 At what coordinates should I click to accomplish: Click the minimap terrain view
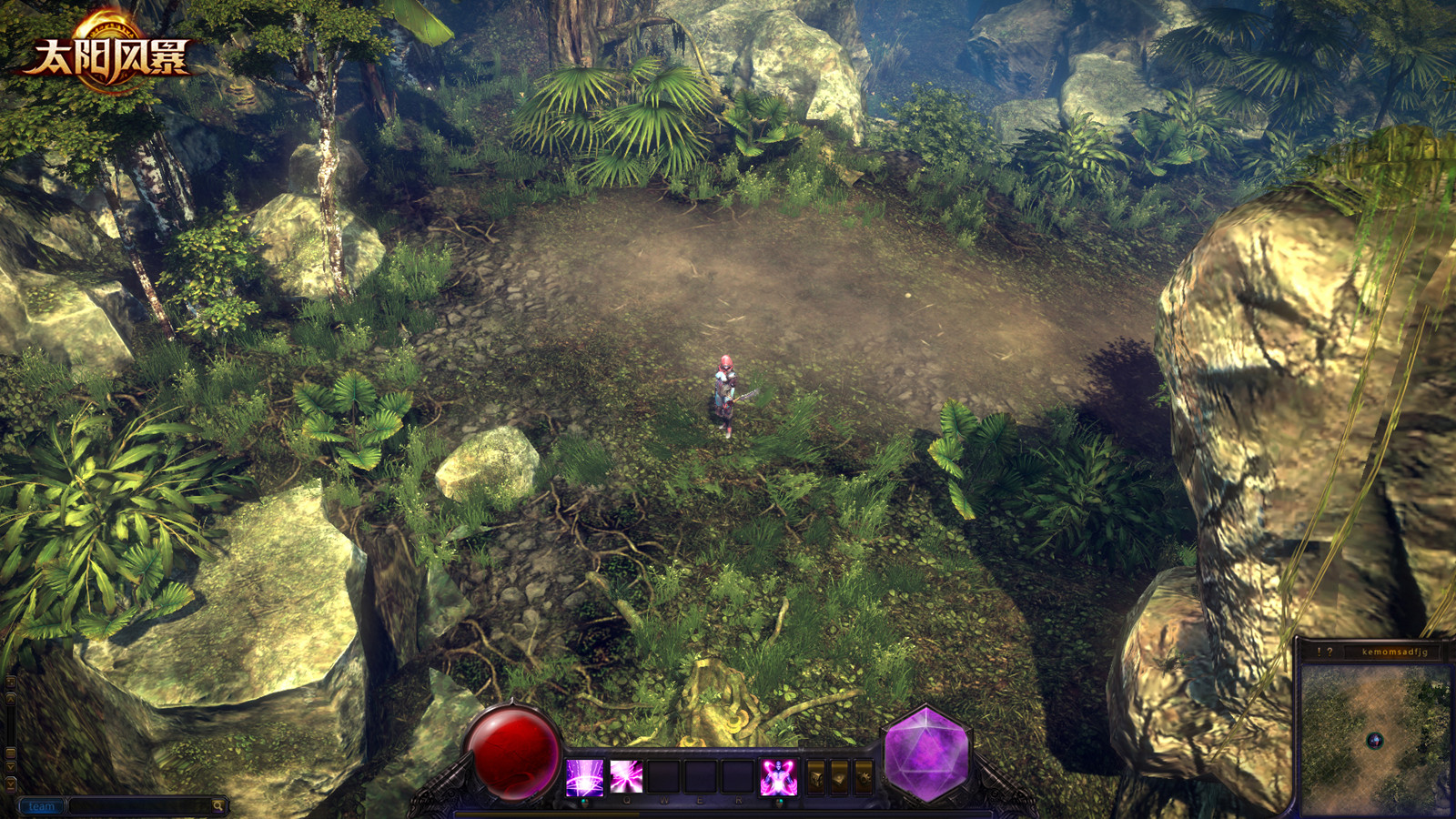[1375, 739]
